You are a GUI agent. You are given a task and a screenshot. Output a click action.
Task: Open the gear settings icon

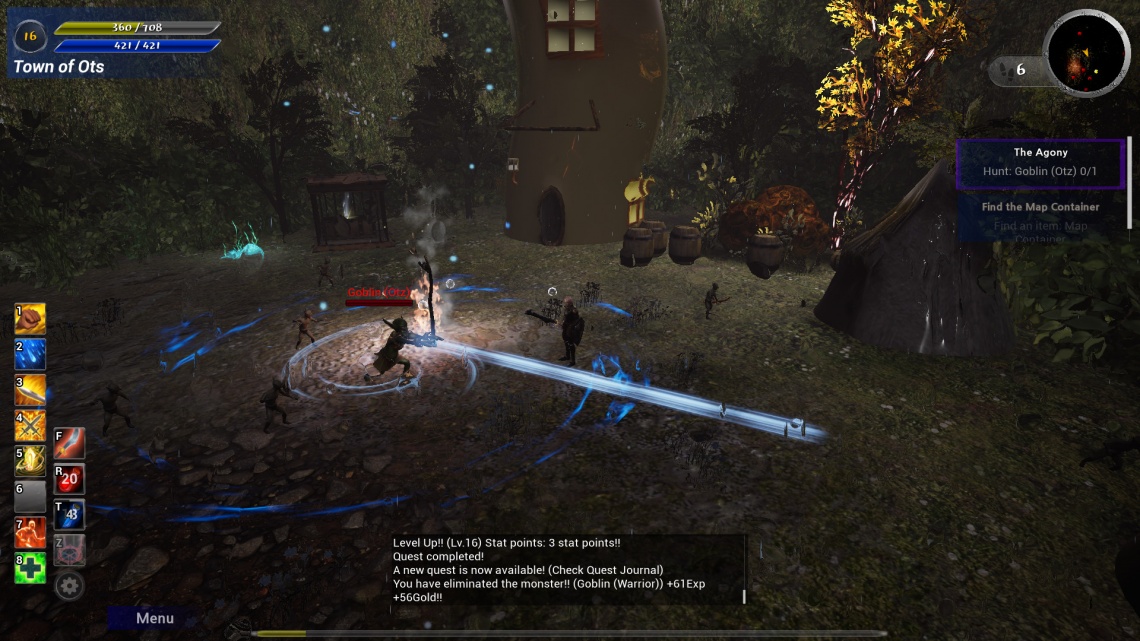(69, 585)
